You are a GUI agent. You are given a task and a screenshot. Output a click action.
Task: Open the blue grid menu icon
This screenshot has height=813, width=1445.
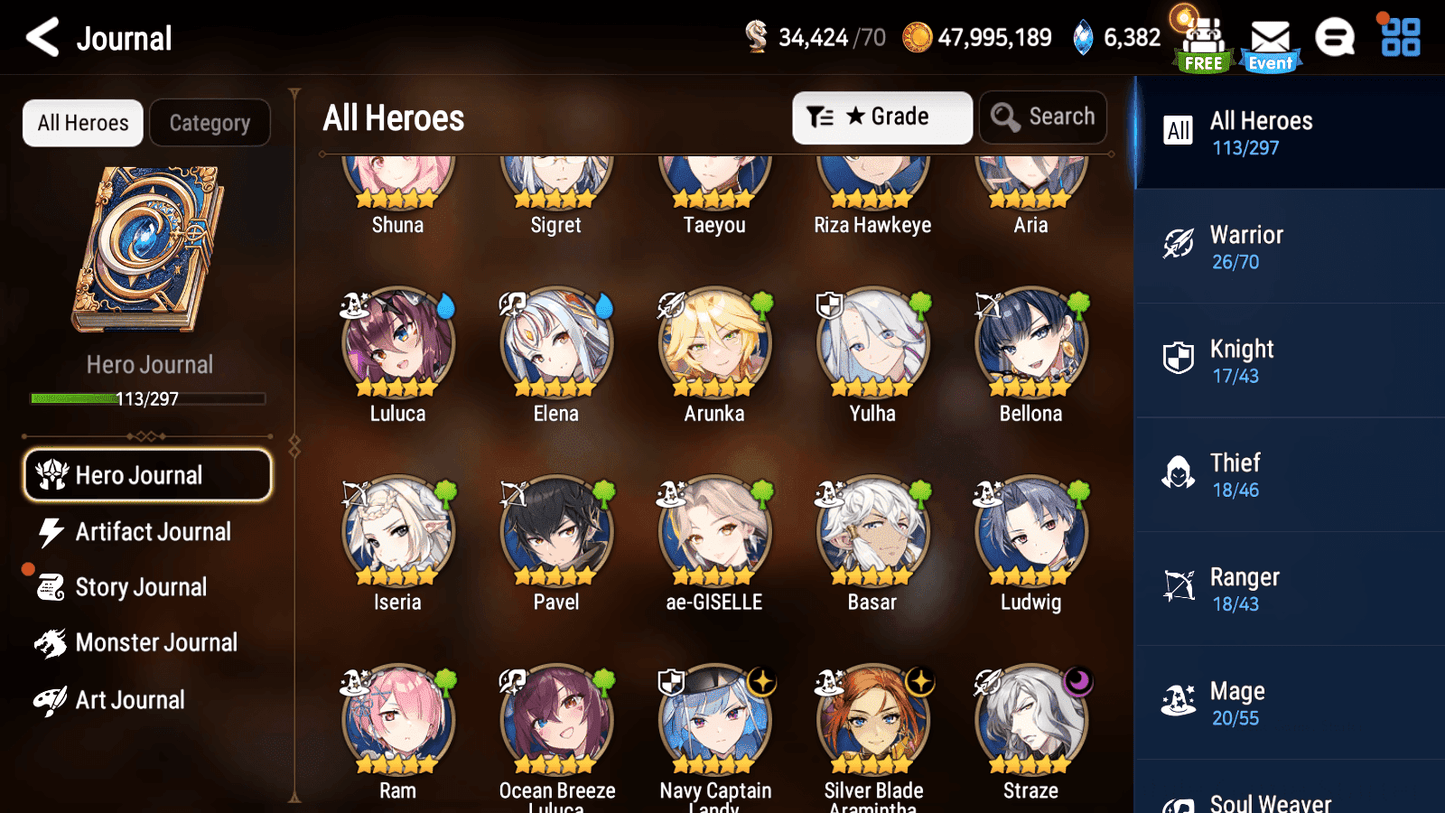(x=1399, y=37)
